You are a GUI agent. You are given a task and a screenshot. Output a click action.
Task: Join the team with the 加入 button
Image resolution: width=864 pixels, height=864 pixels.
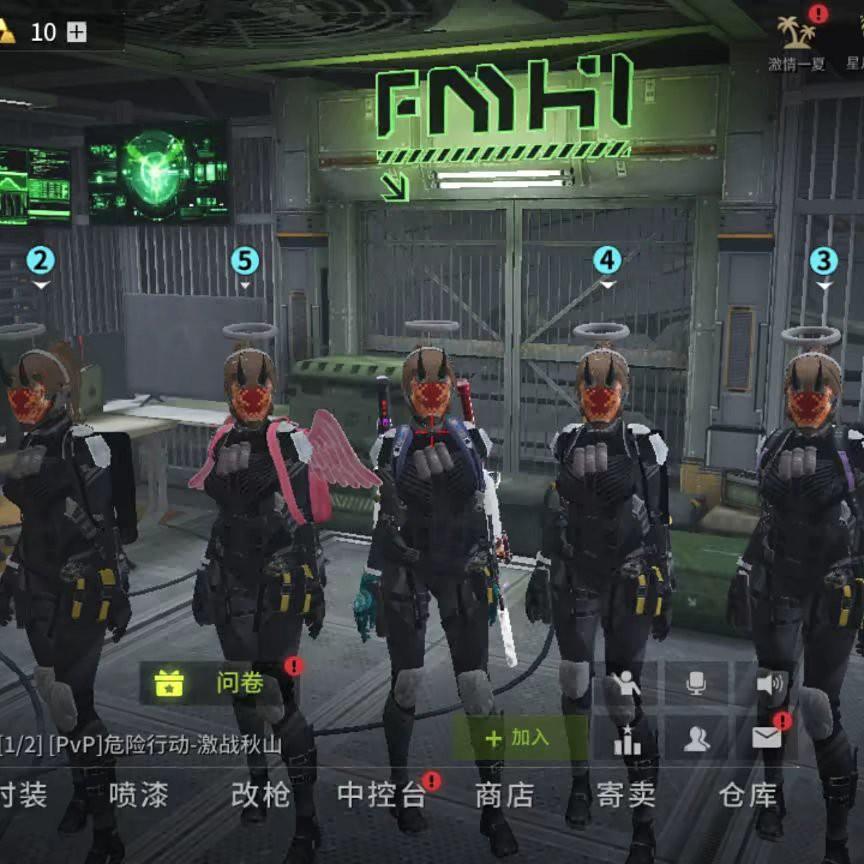518,738
